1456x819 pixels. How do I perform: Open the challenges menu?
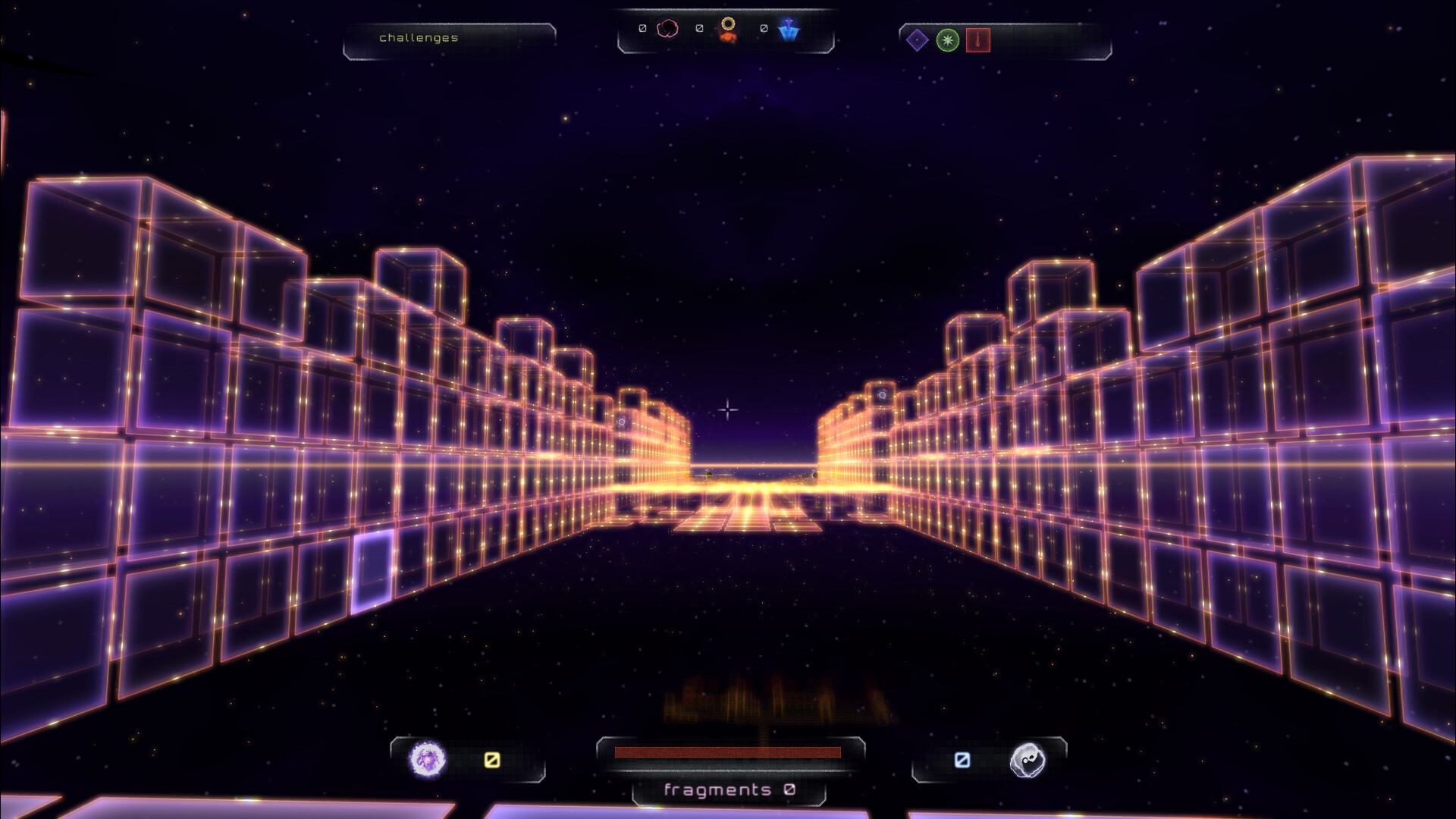pyautogui.click(x=419, y=37)
